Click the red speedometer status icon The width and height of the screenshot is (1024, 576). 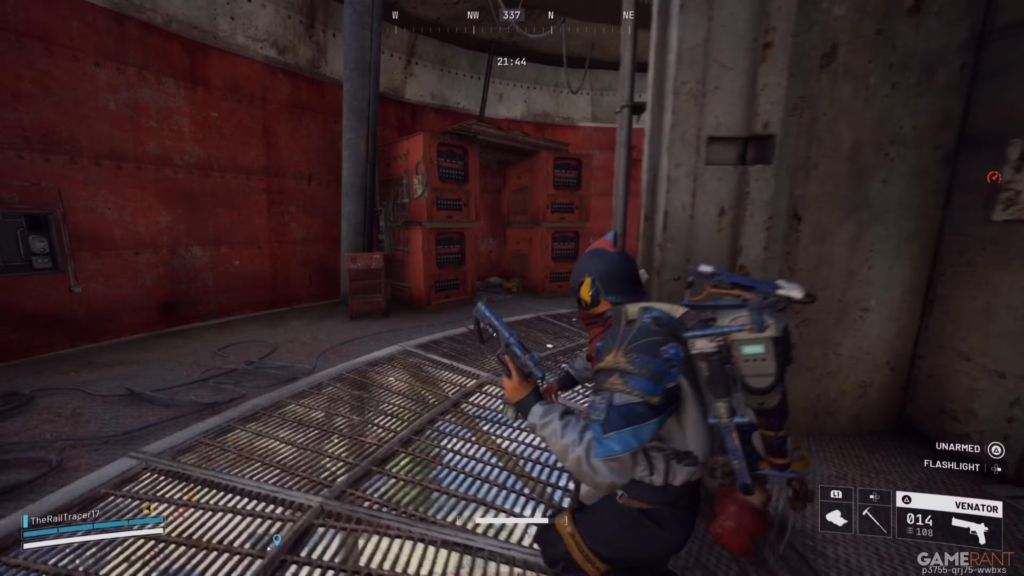click(x=994, y=177)
